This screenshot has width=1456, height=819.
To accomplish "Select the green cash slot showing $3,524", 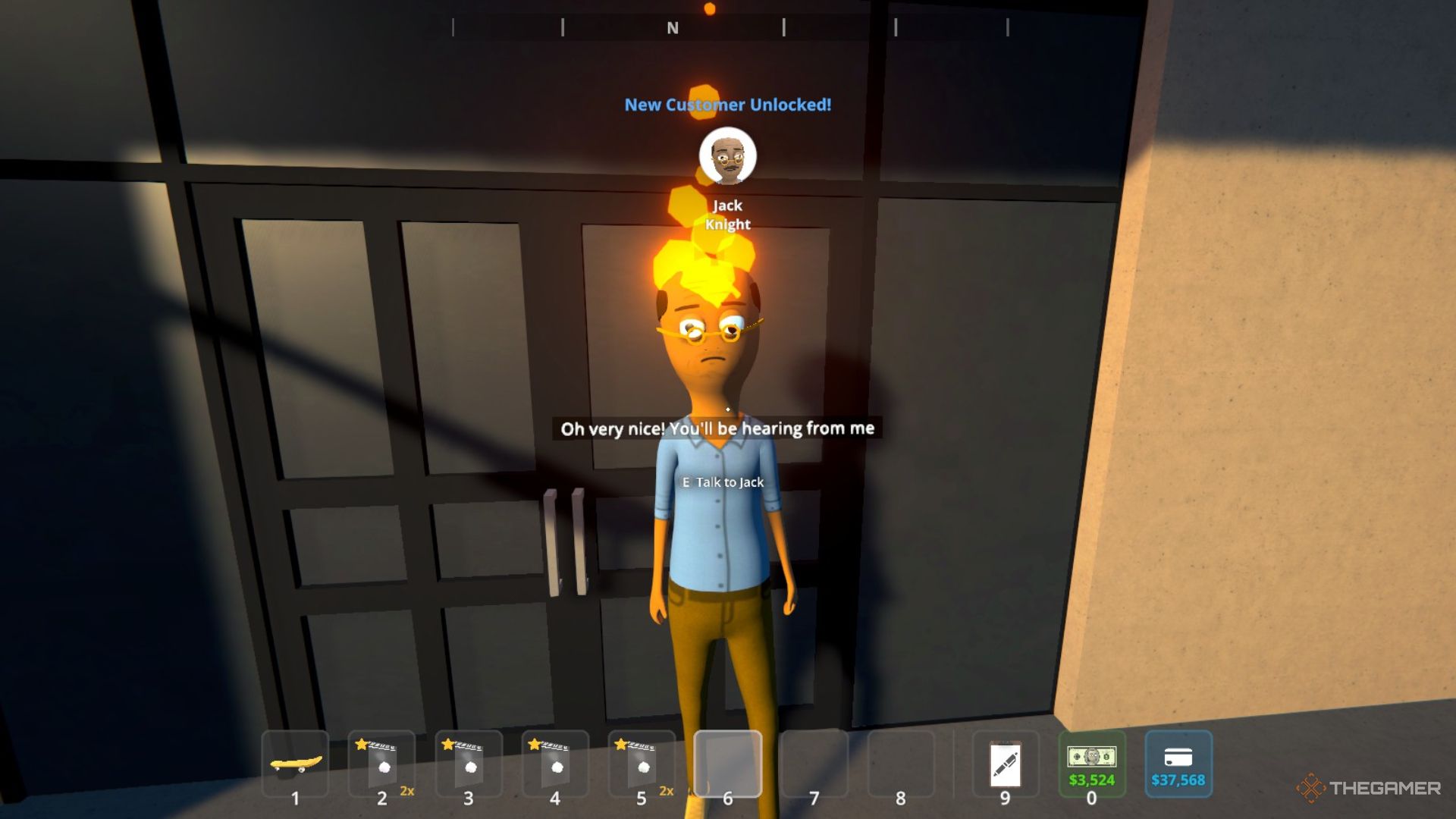I will coord(1091,764).
